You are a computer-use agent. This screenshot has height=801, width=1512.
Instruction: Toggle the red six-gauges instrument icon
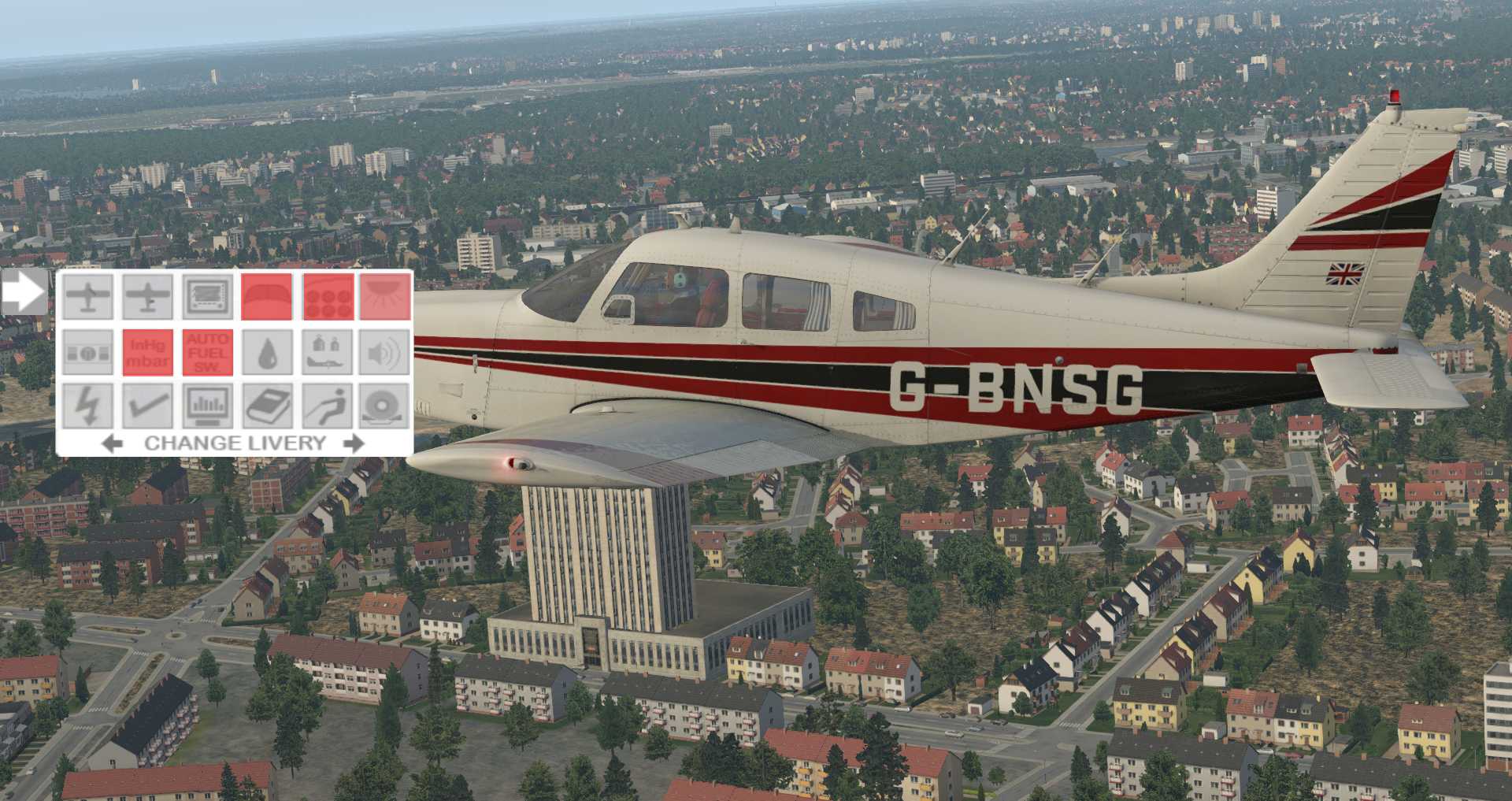click(328, 297)
